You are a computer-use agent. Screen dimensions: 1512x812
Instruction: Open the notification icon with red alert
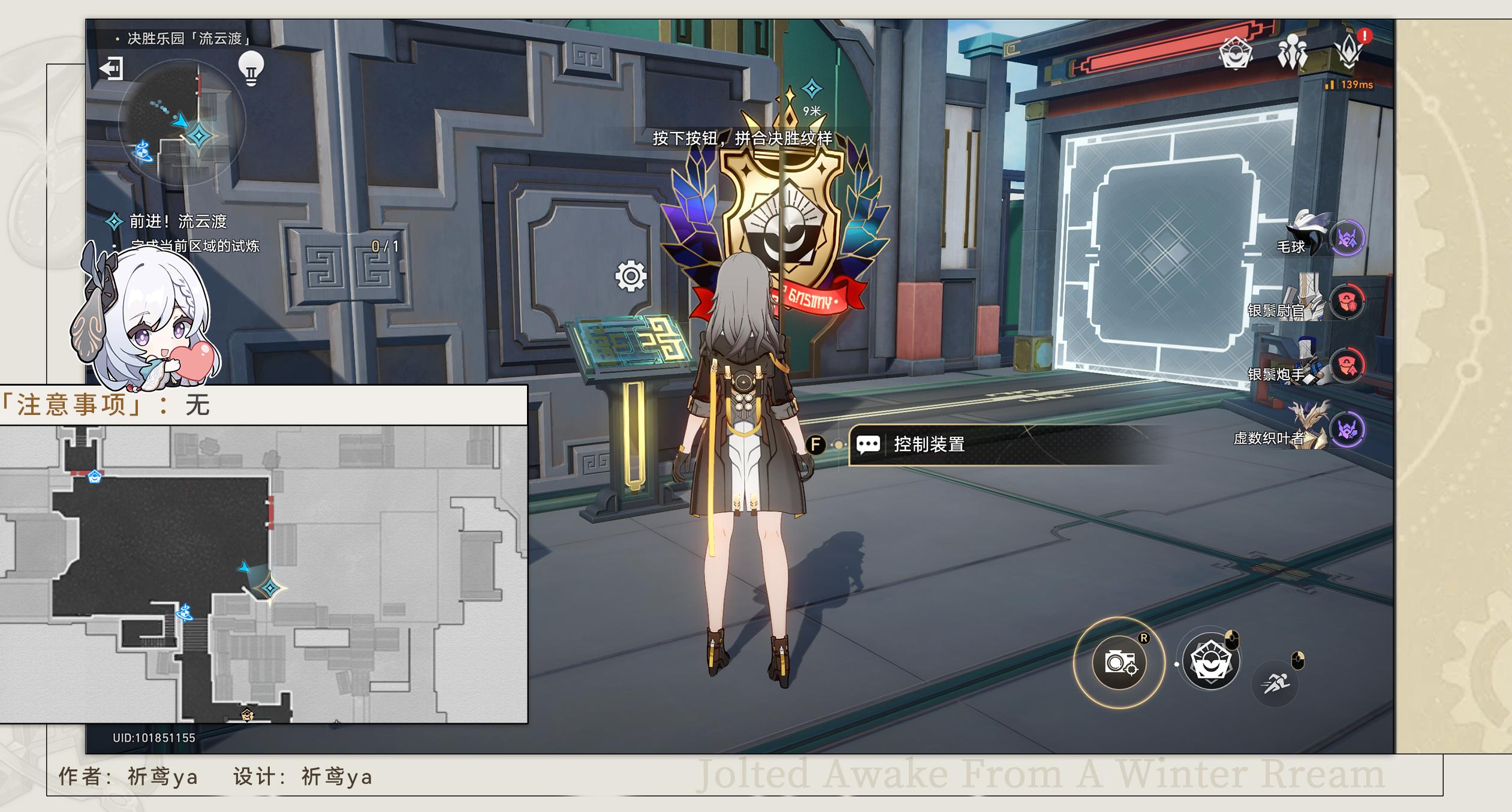(x=1350, y=52)
